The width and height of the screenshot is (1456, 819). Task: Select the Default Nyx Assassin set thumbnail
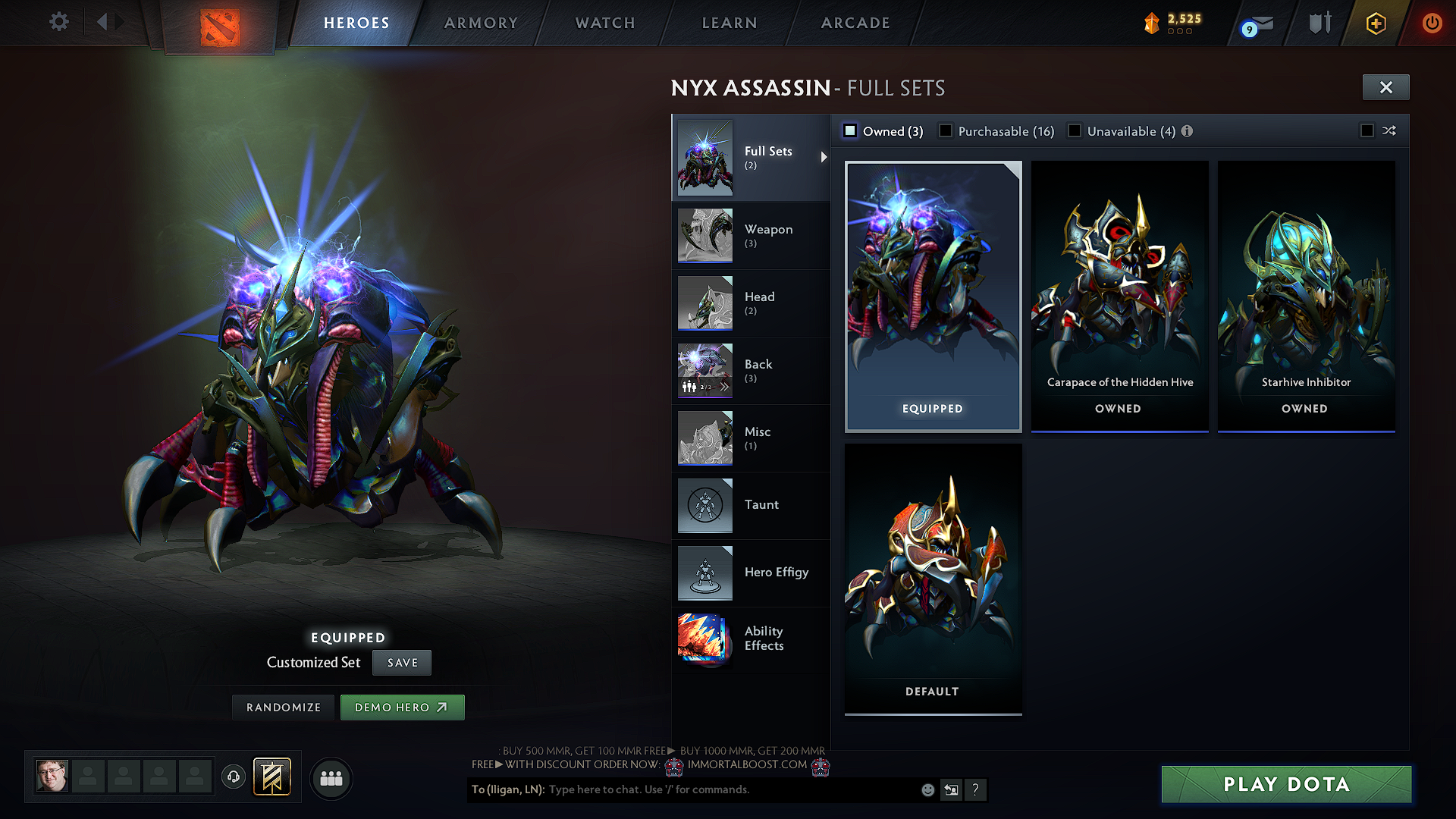(932, 579)
